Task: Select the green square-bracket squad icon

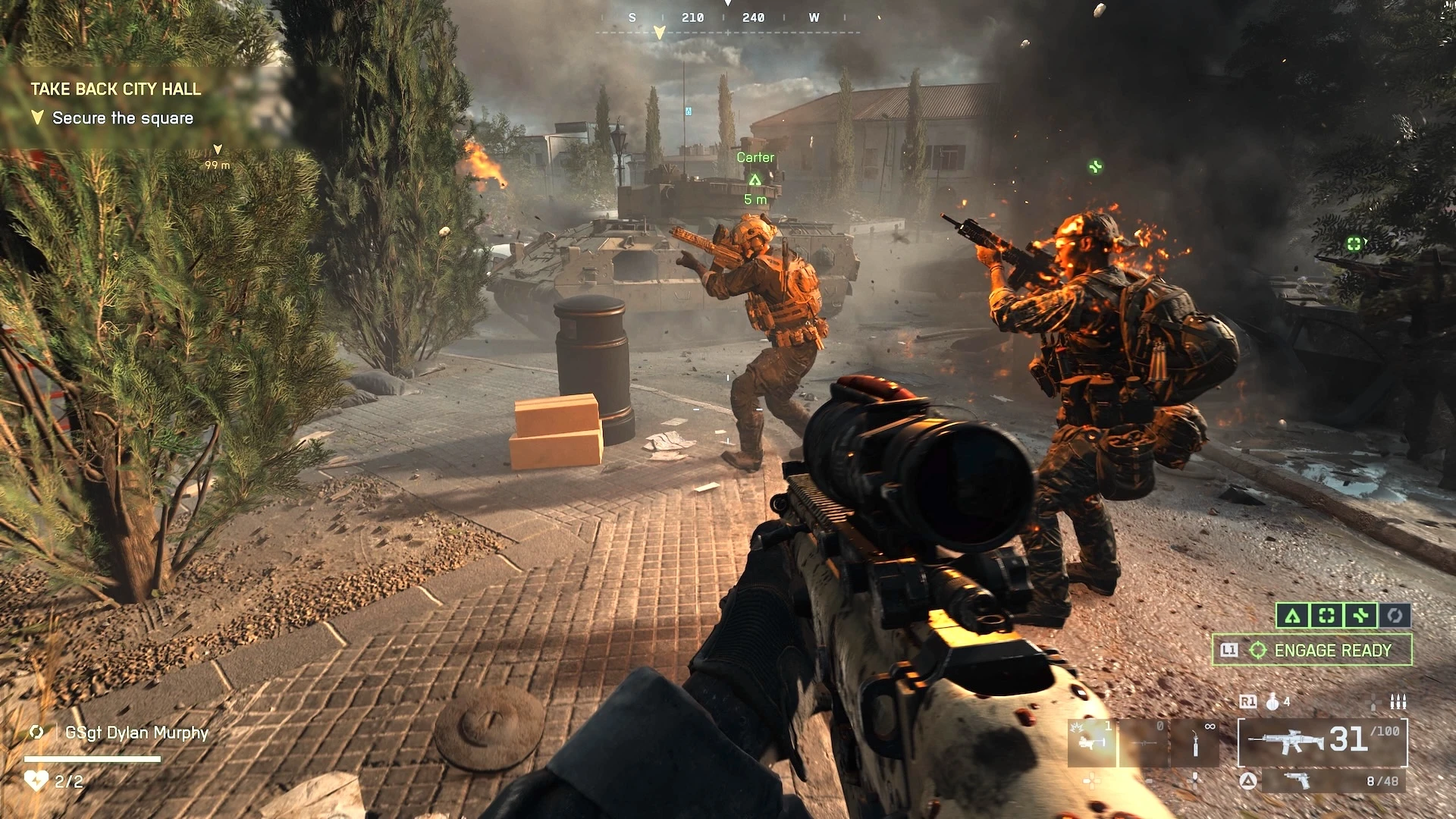Action: coord(1326,616)
